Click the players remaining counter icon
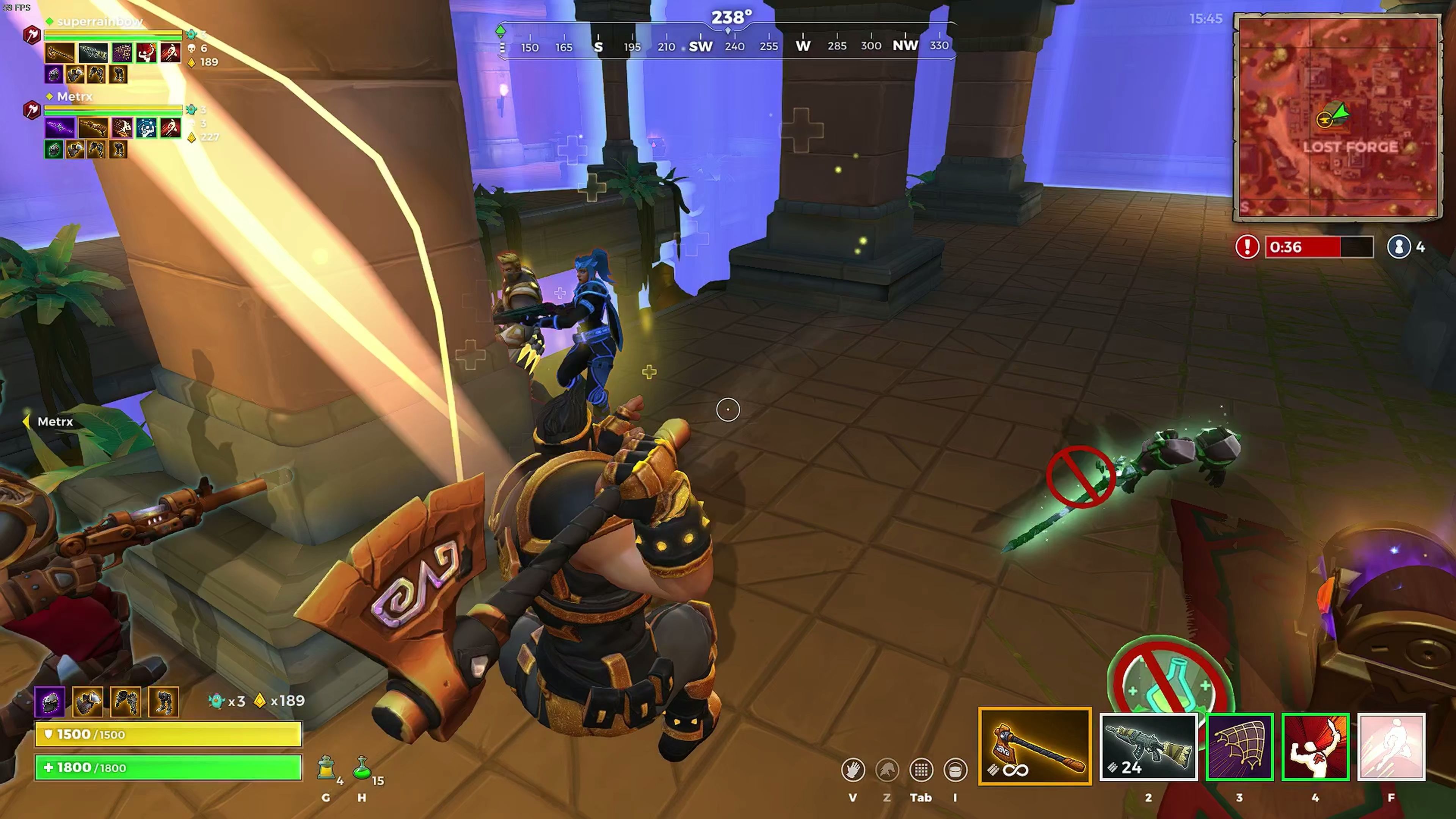The width and height of the screenshot is (1456, 819). (1399, 247)
